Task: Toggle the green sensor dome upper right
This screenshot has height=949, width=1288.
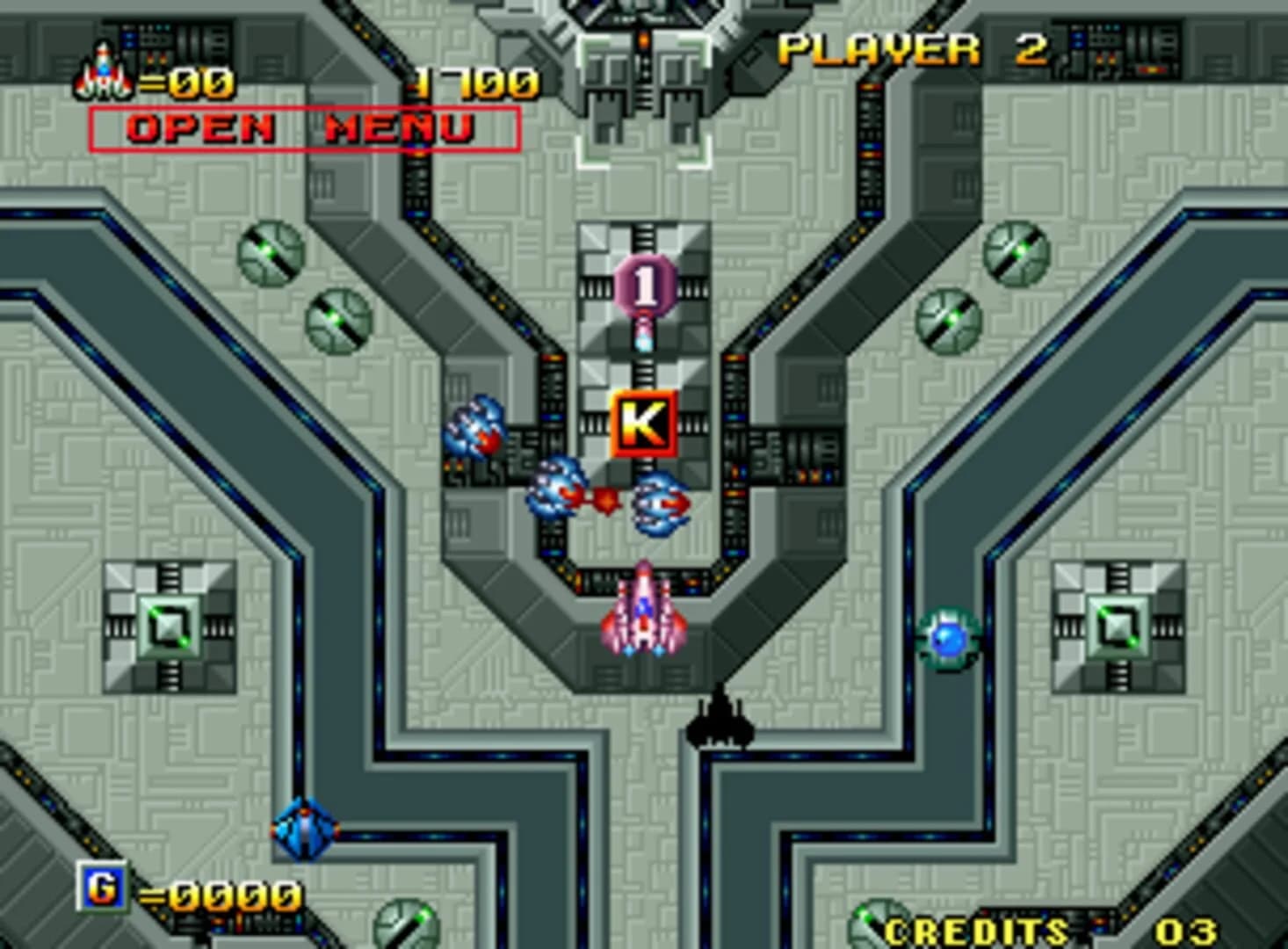Action: click(1017, 255)
